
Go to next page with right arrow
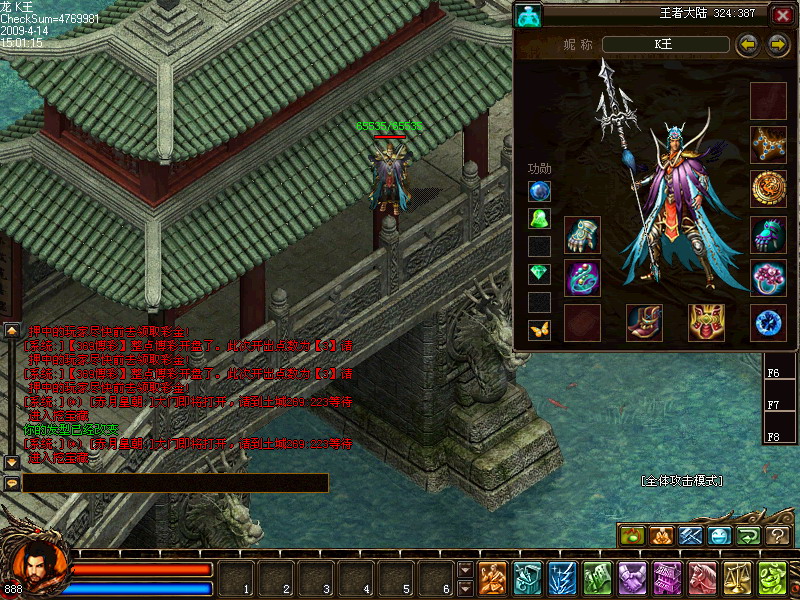778,44
